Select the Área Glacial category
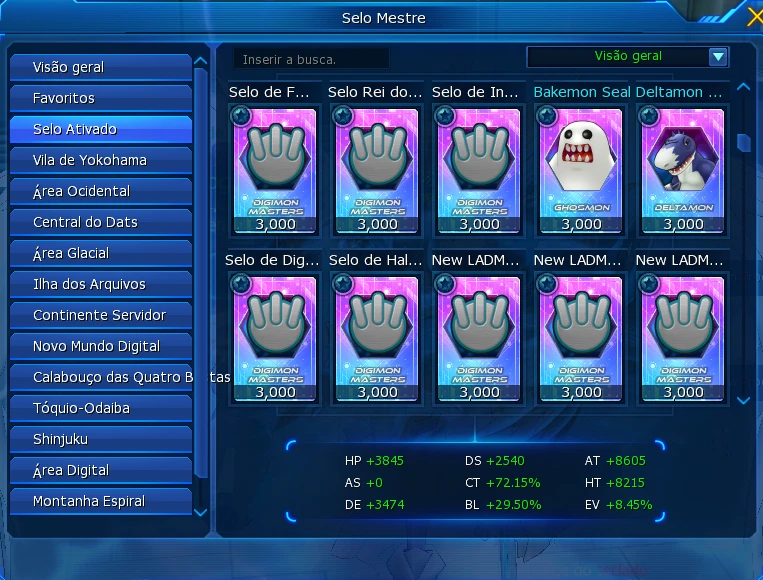Image resolution: width=763 pixels, height=580 pixels. pos(100,253)
